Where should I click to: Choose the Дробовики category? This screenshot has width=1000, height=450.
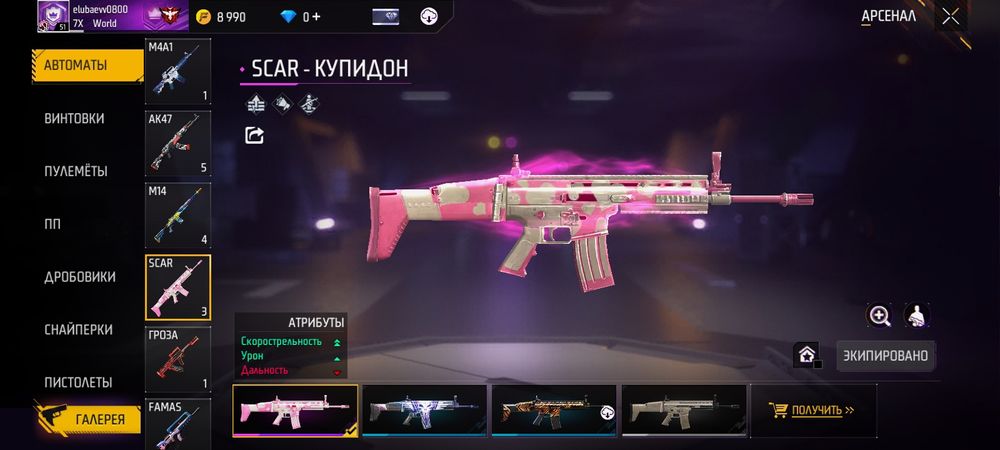pyautogui.click(x=79, y=277)
